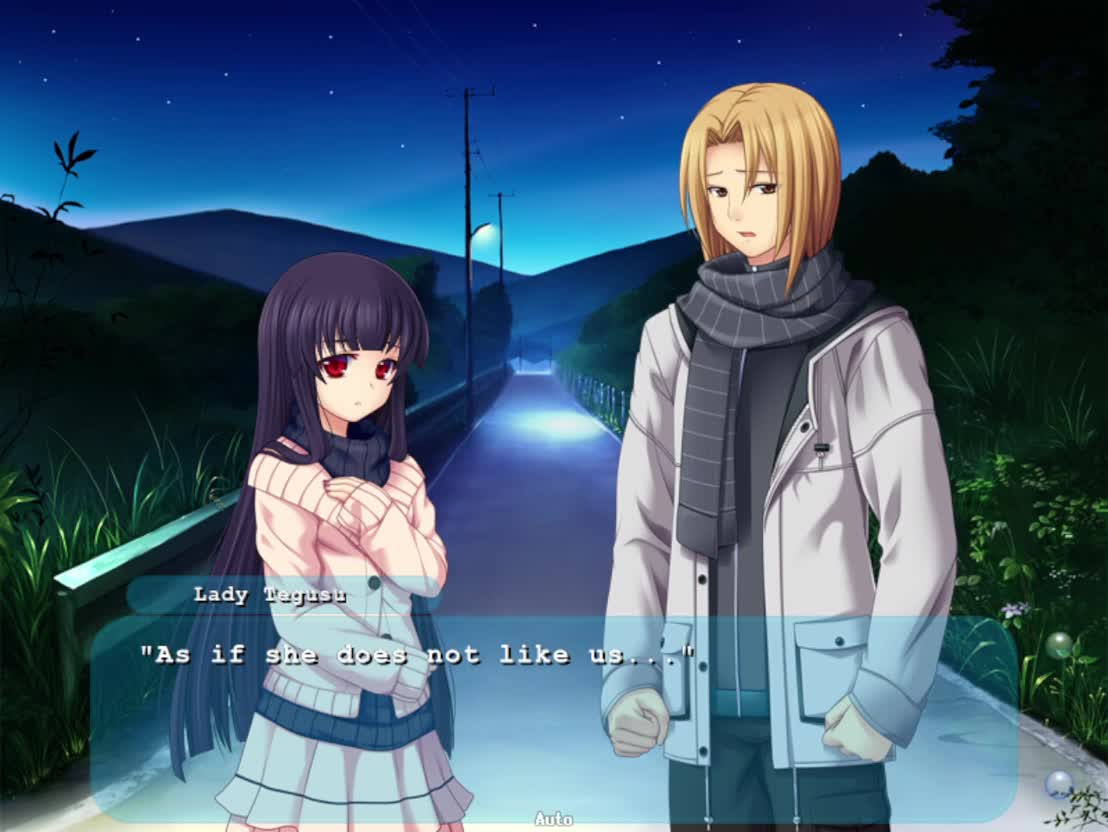The height and width of the screenshot is (832, 1108).
Task: Toggle the Auto mode label
Action: (553, 819)
